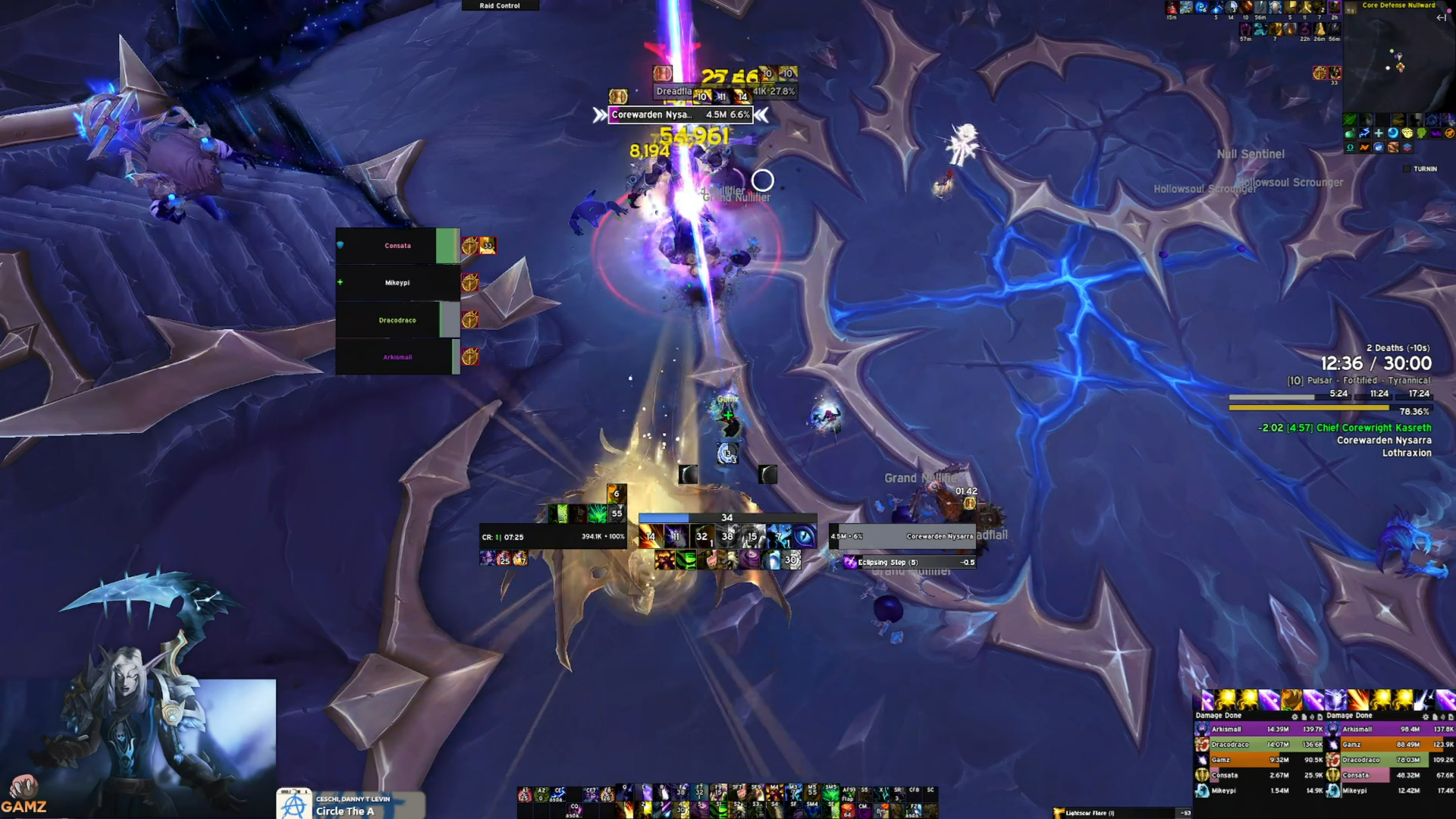
Task: Click the green plus icon below minimap
Action: click(1379, 133)
